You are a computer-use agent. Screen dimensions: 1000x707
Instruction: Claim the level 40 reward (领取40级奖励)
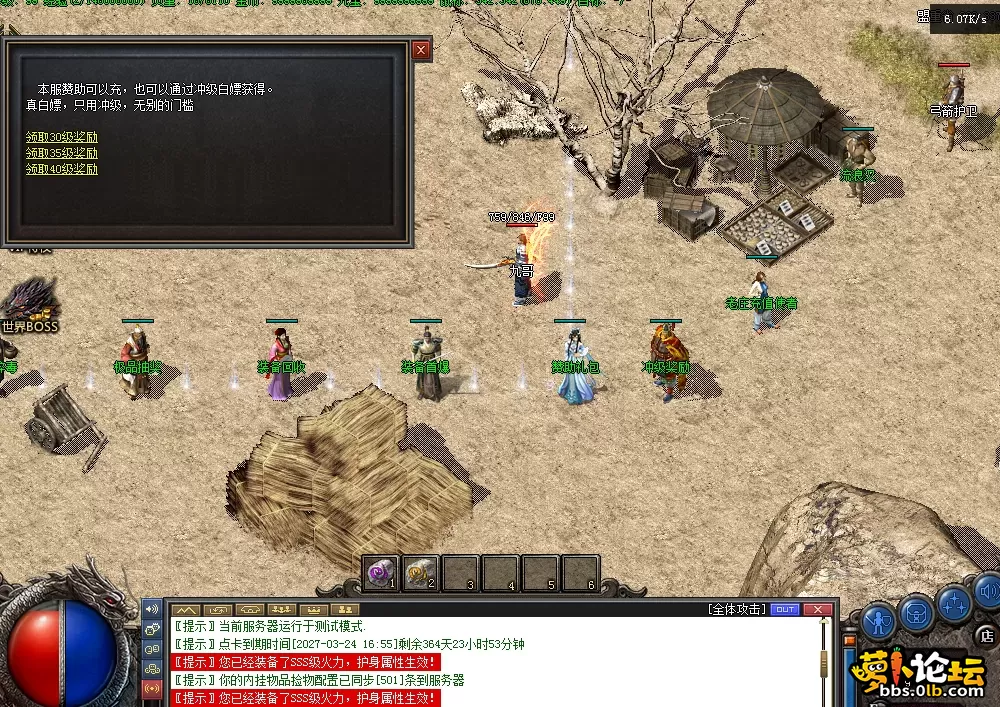(62, 169)
